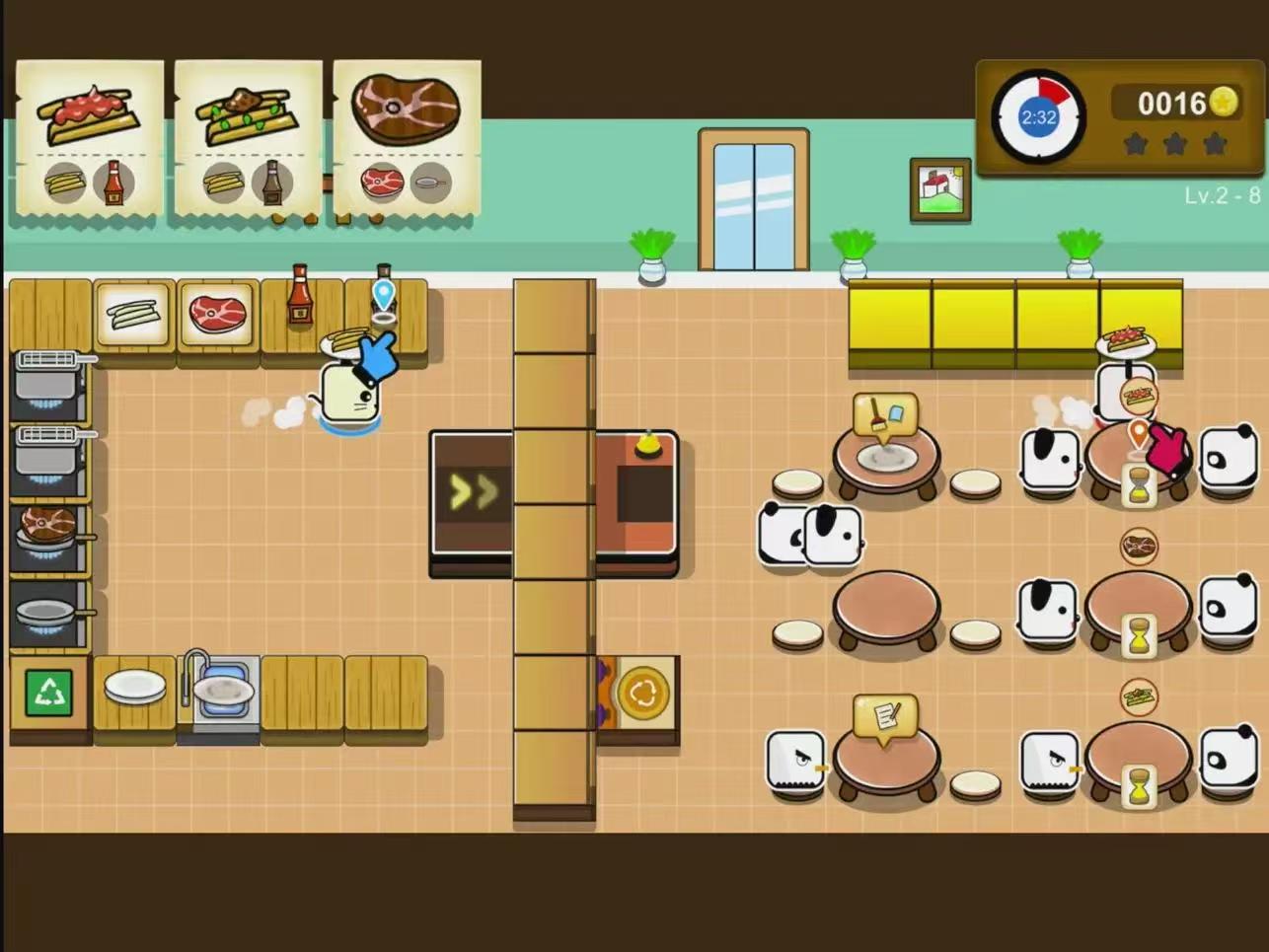The width and height of the screenshot is (1269, 952).
Task: Click the picture frame above the dining area
Action: click(x=939, y=191)
